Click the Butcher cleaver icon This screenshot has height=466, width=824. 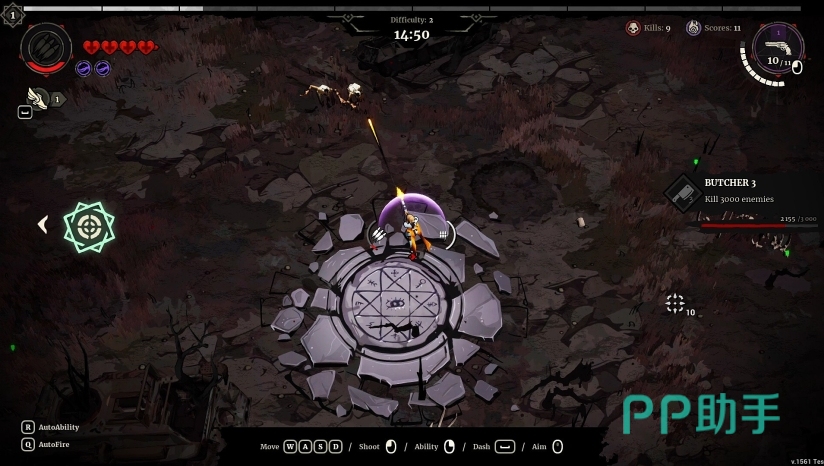coord(684,192)
